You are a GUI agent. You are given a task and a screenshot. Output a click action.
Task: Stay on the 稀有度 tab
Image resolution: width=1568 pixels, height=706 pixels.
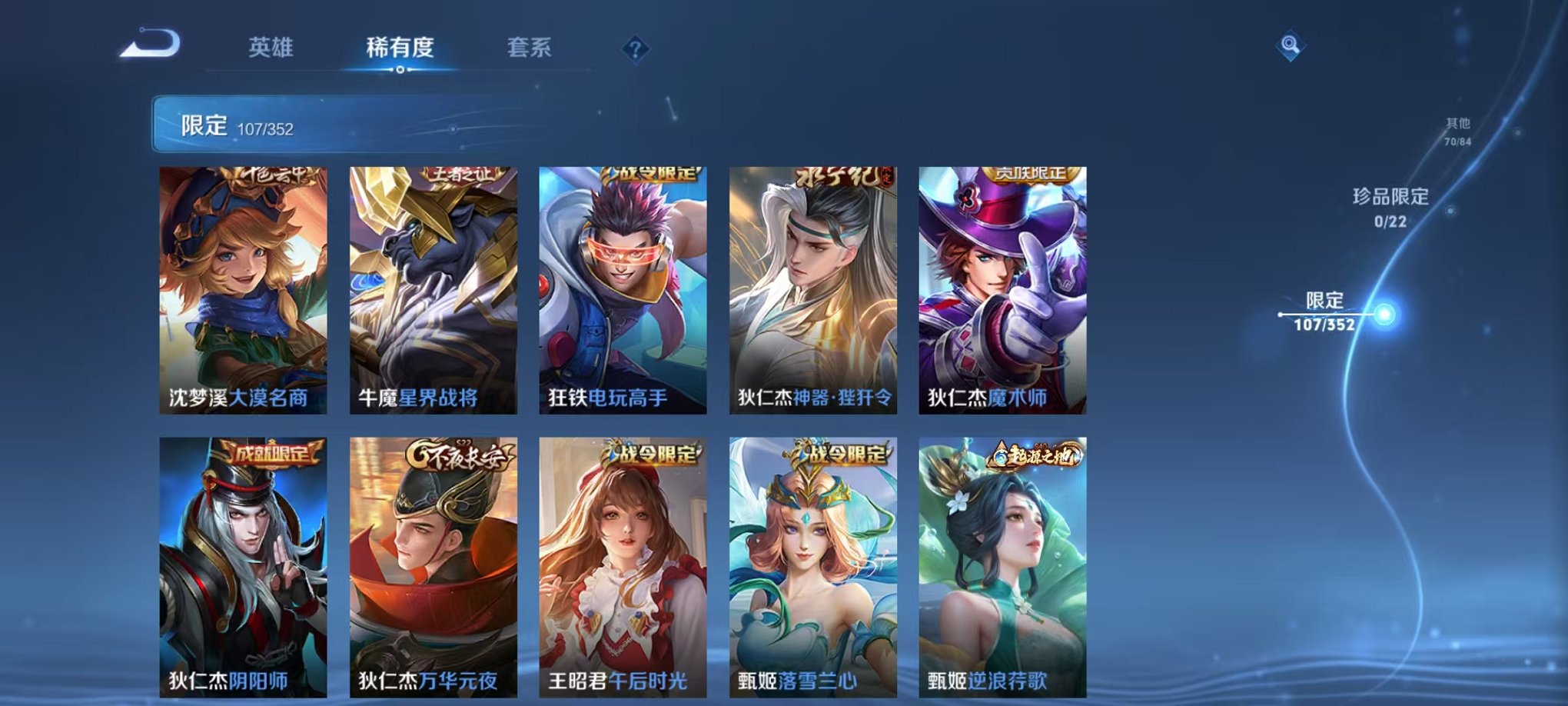pyautogui.click(x=400, y=46)
